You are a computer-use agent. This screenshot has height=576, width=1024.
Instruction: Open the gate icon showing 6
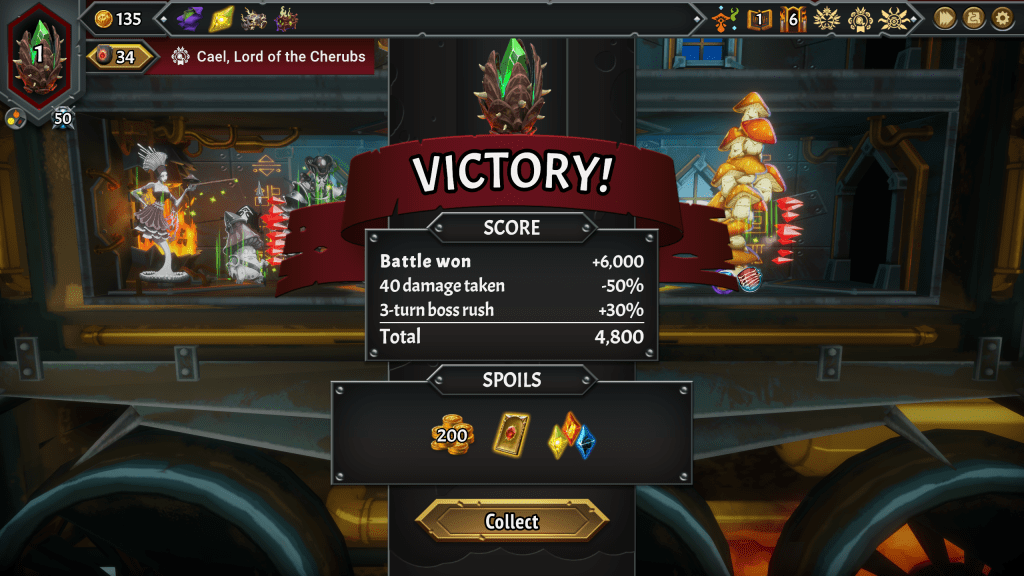click(793, 18)
